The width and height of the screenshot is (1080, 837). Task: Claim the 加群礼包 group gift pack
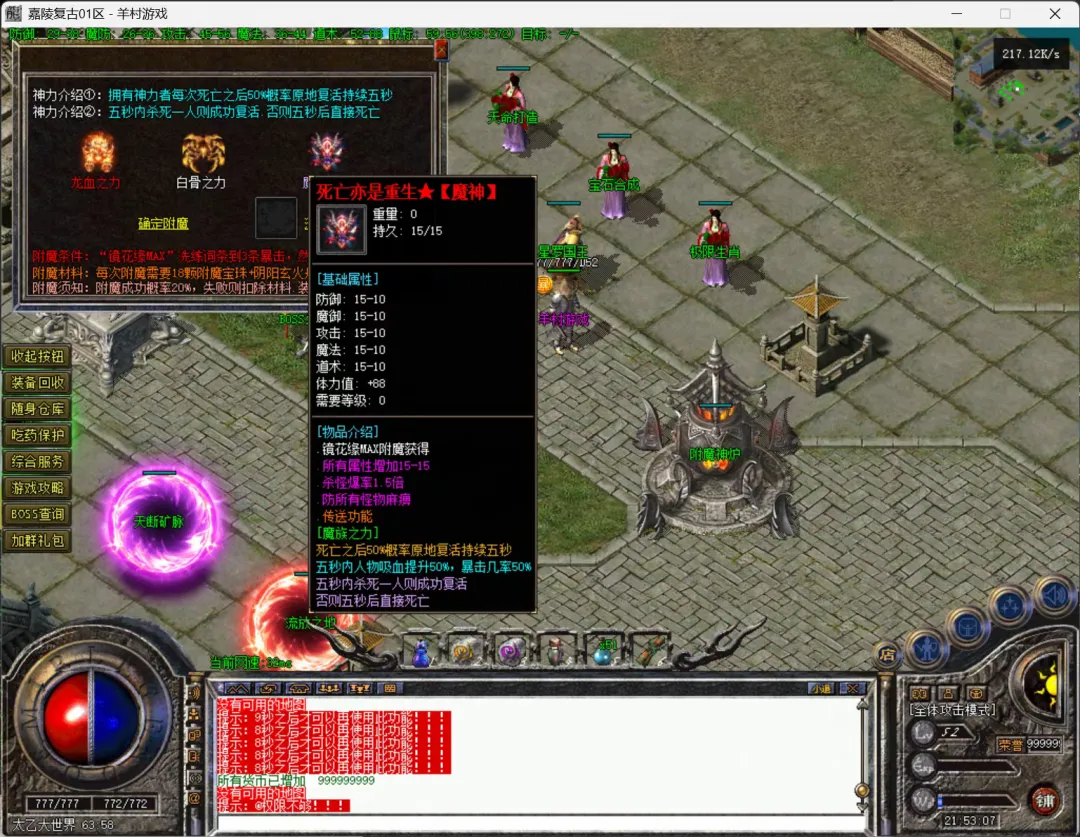click(37, 541)
